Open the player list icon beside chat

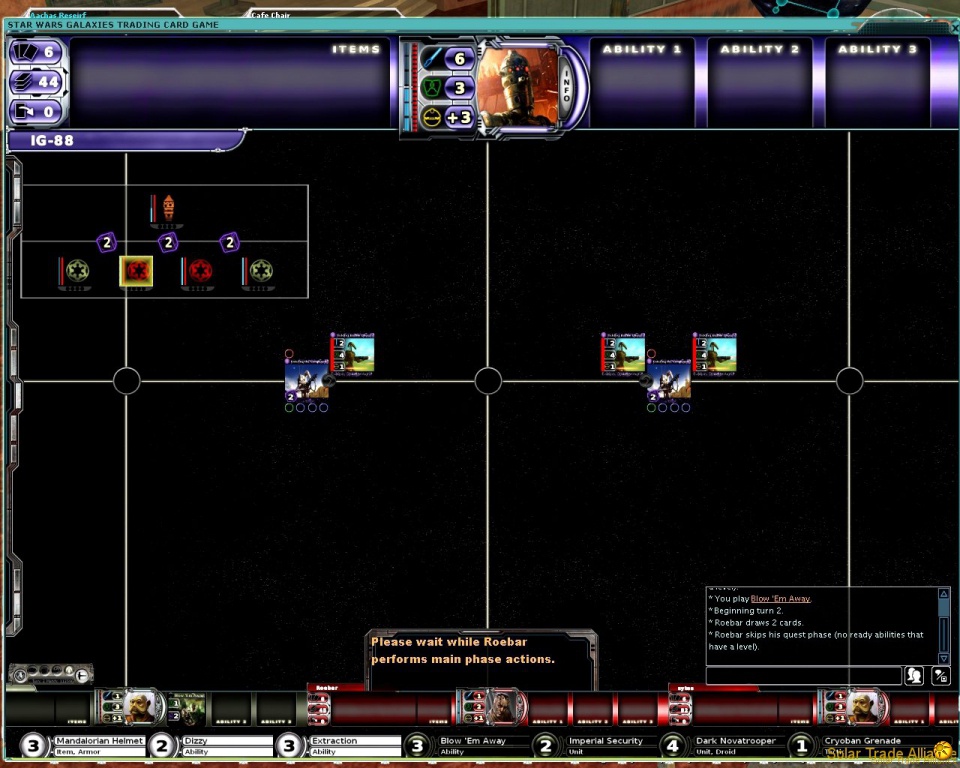point(914,676)
